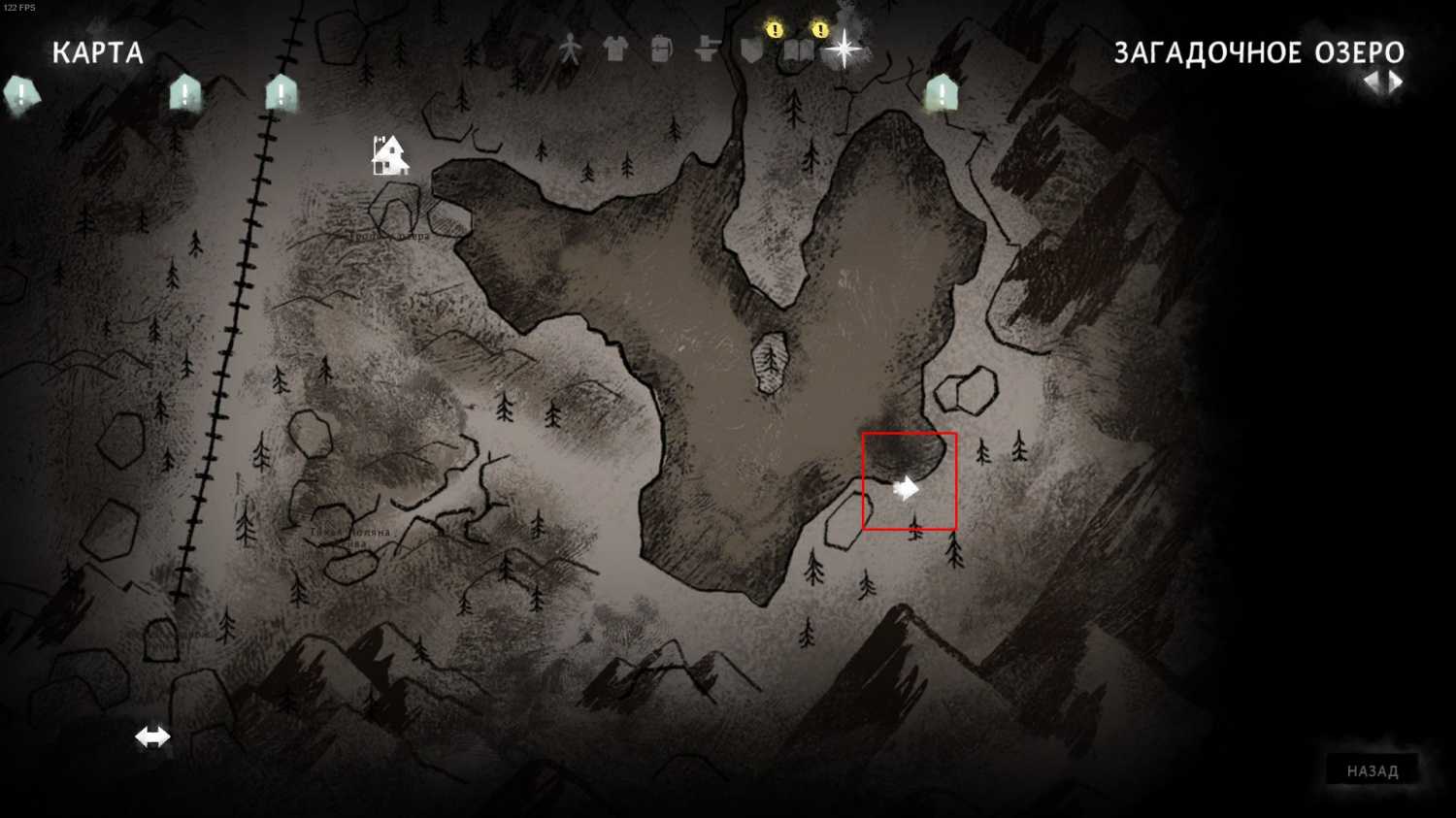This screenshot has width=1456, height=818.
Task: Open the journal book tab
Action: click(x=798, y=49)
